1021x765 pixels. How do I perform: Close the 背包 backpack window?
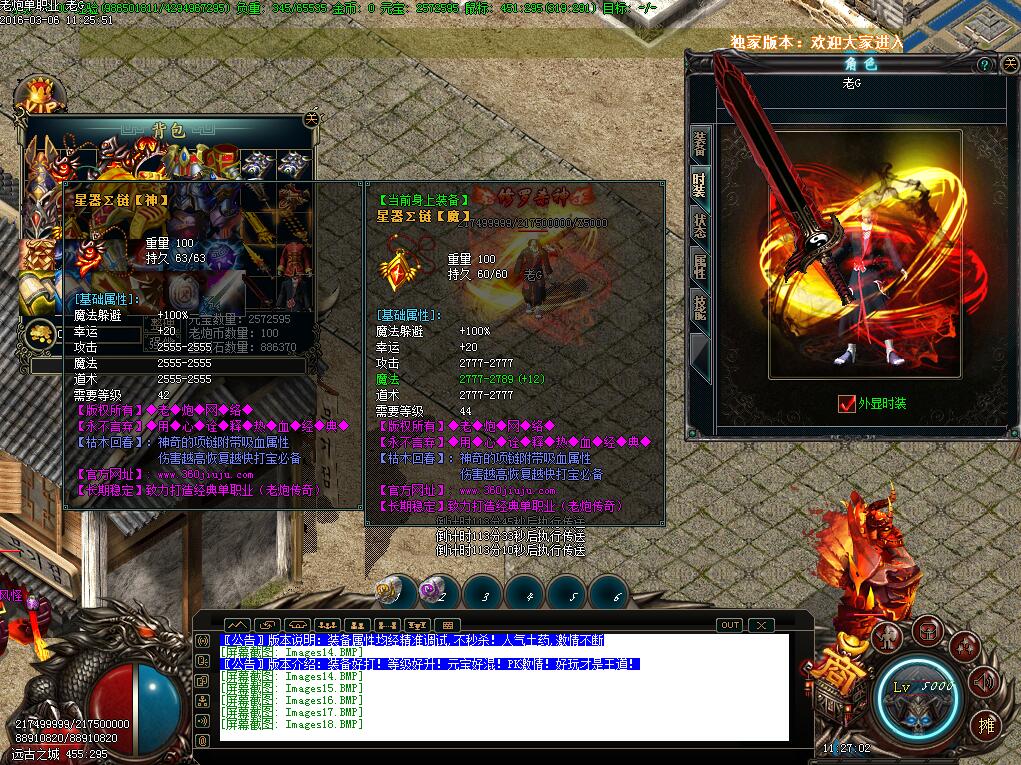311,118
